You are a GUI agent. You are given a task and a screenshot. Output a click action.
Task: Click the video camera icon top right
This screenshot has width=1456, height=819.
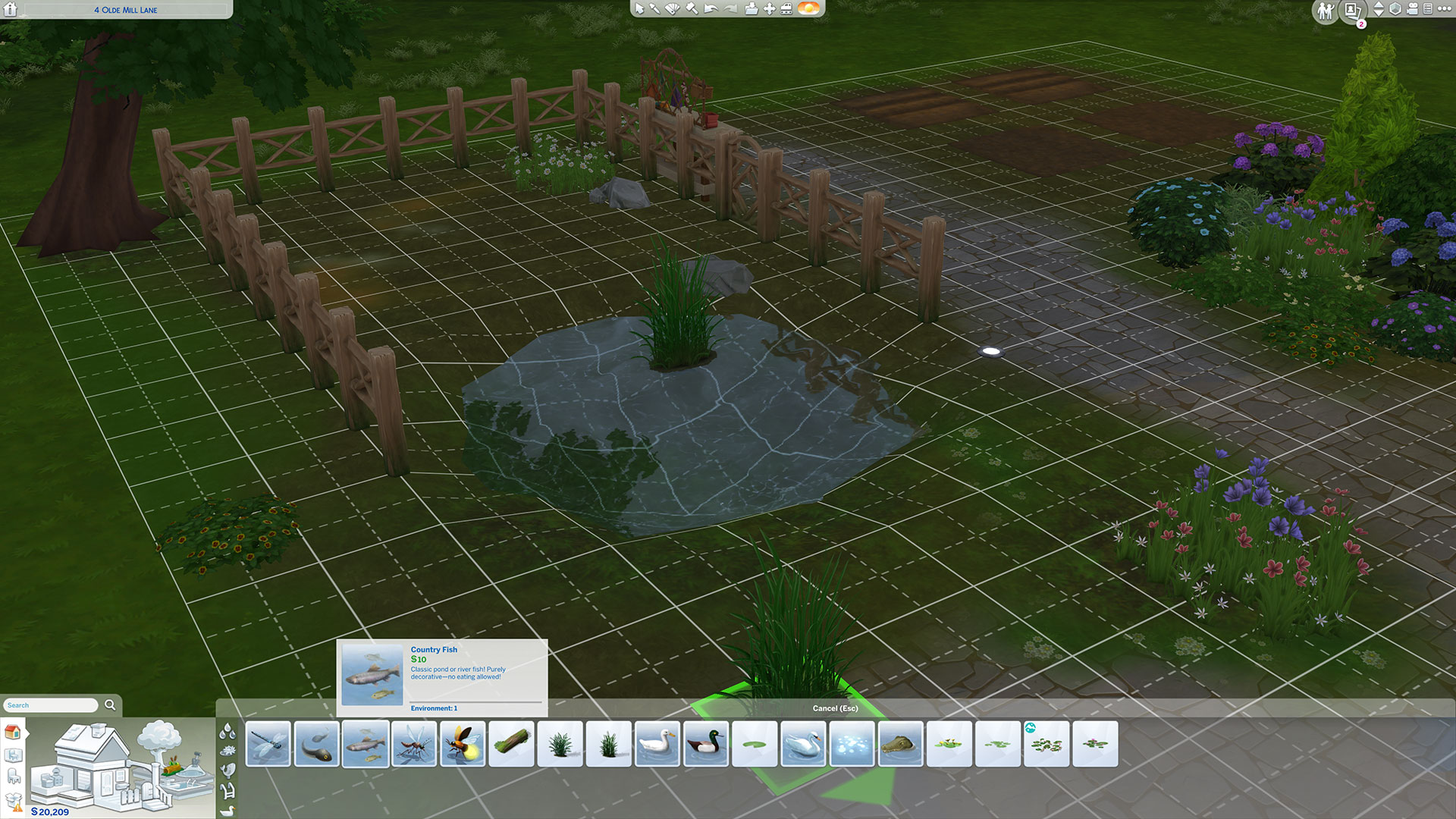point(1412,10)
